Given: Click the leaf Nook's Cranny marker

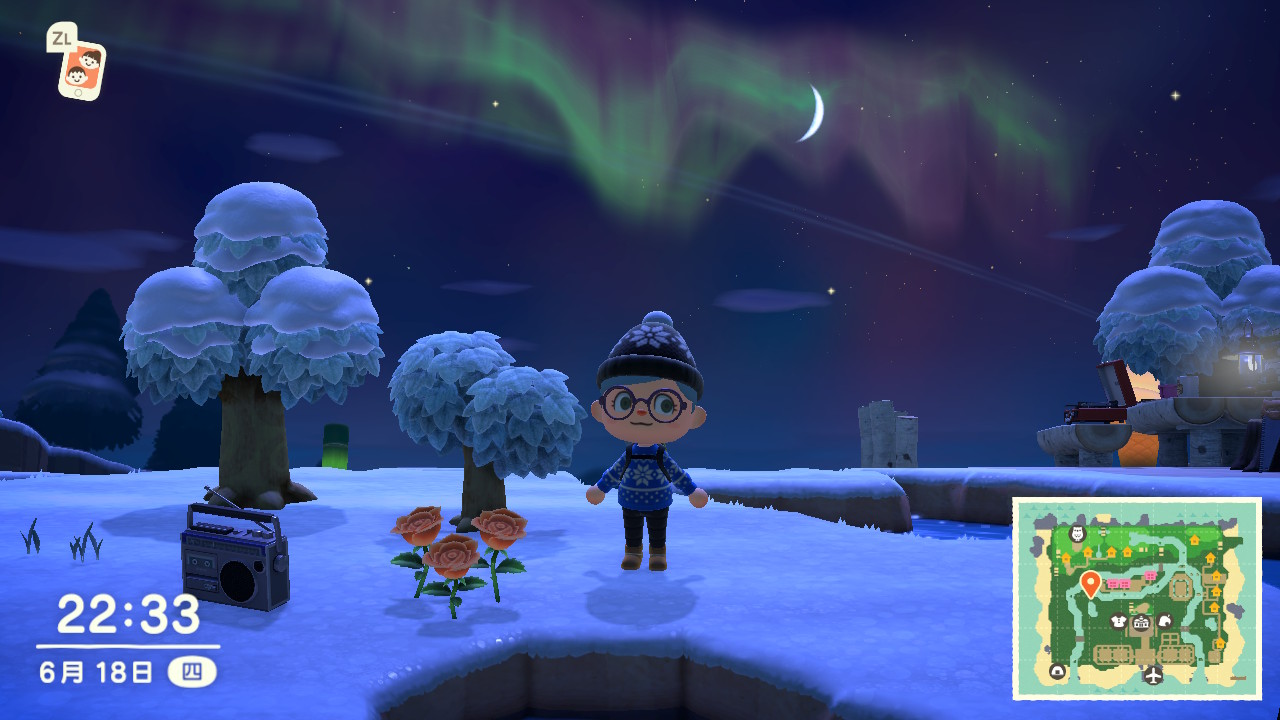Looking at the screenshot, I should pyautogui.click(x=1164, y=622).
